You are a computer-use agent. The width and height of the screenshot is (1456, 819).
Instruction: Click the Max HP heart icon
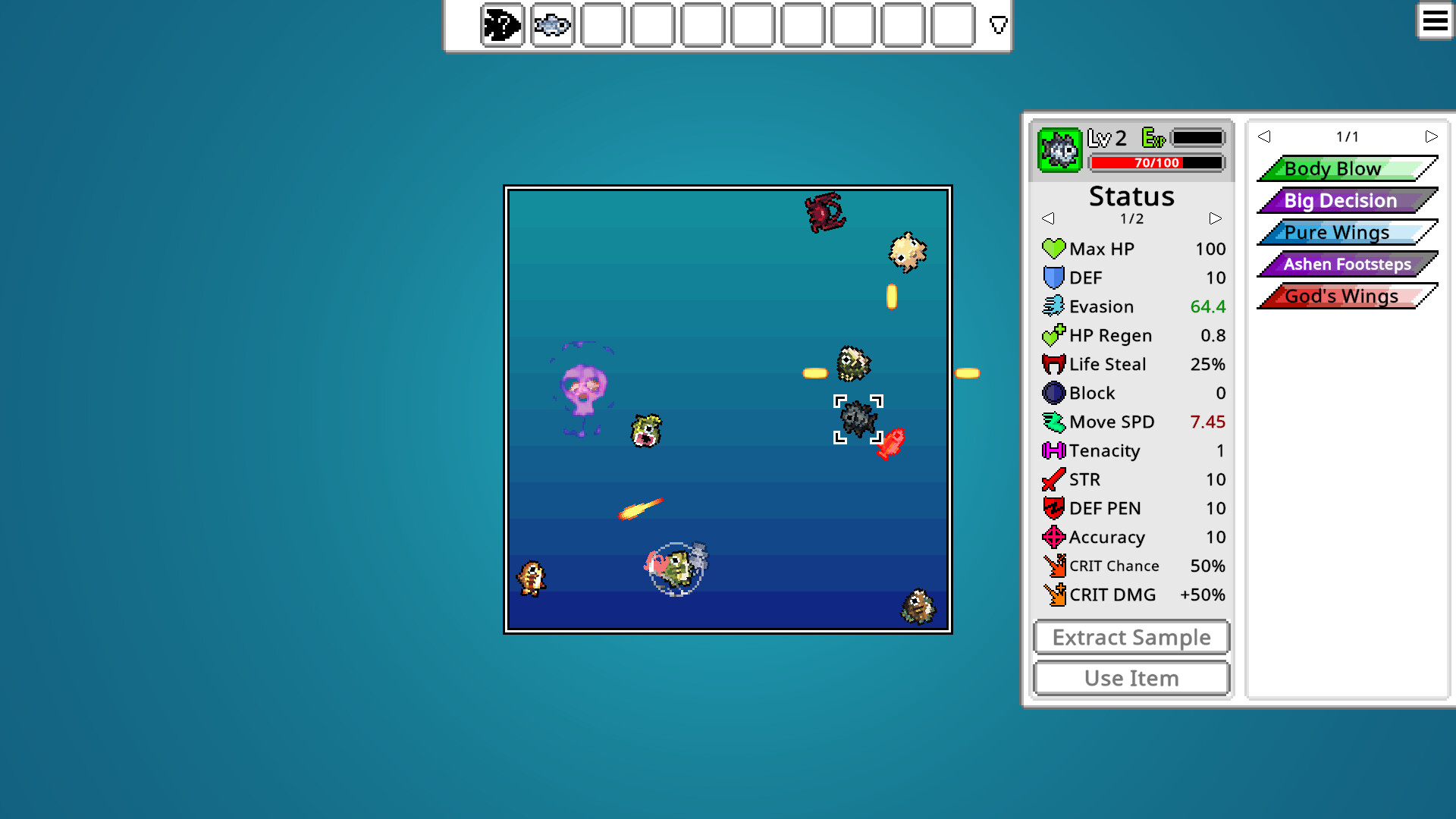coord(1053,249)
